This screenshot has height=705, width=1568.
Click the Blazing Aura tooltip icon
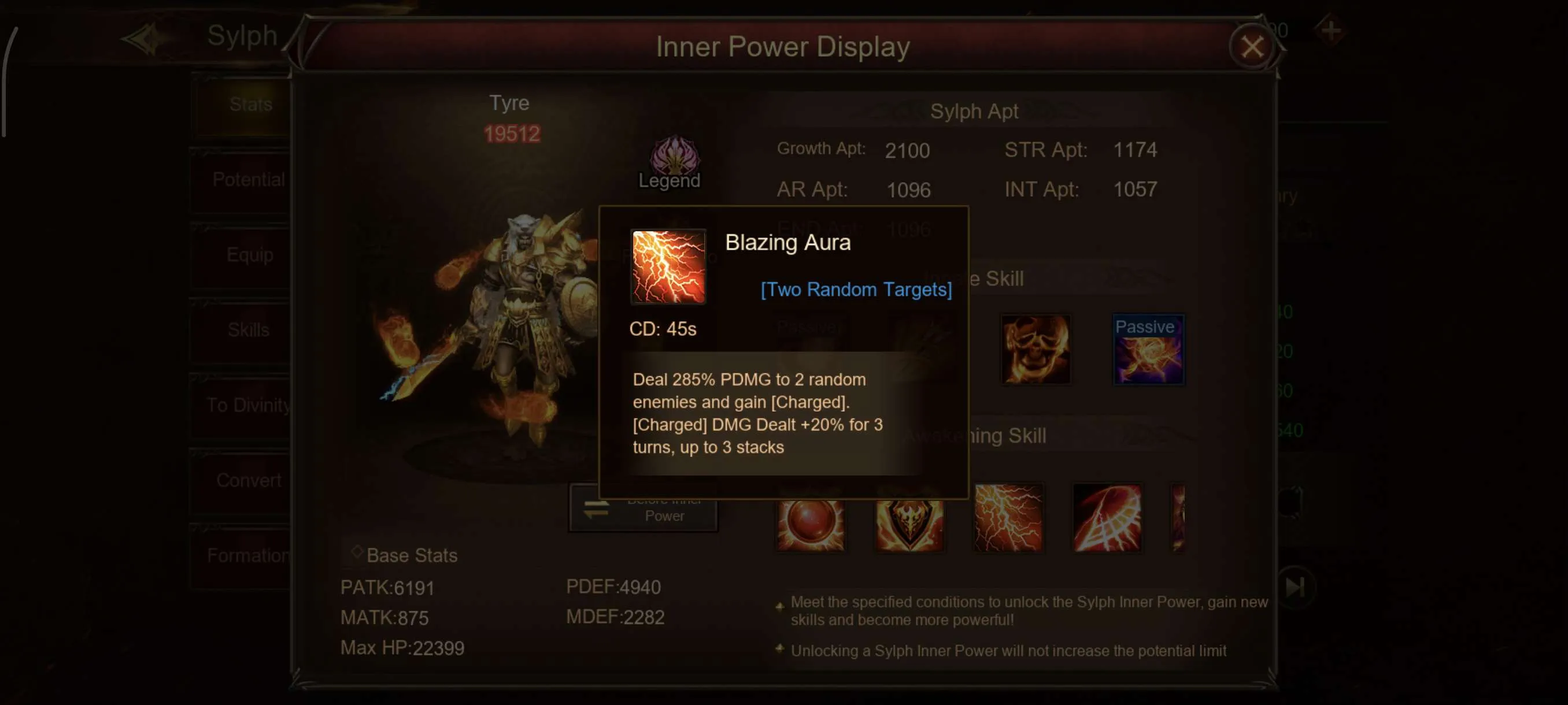click(668, 266)
